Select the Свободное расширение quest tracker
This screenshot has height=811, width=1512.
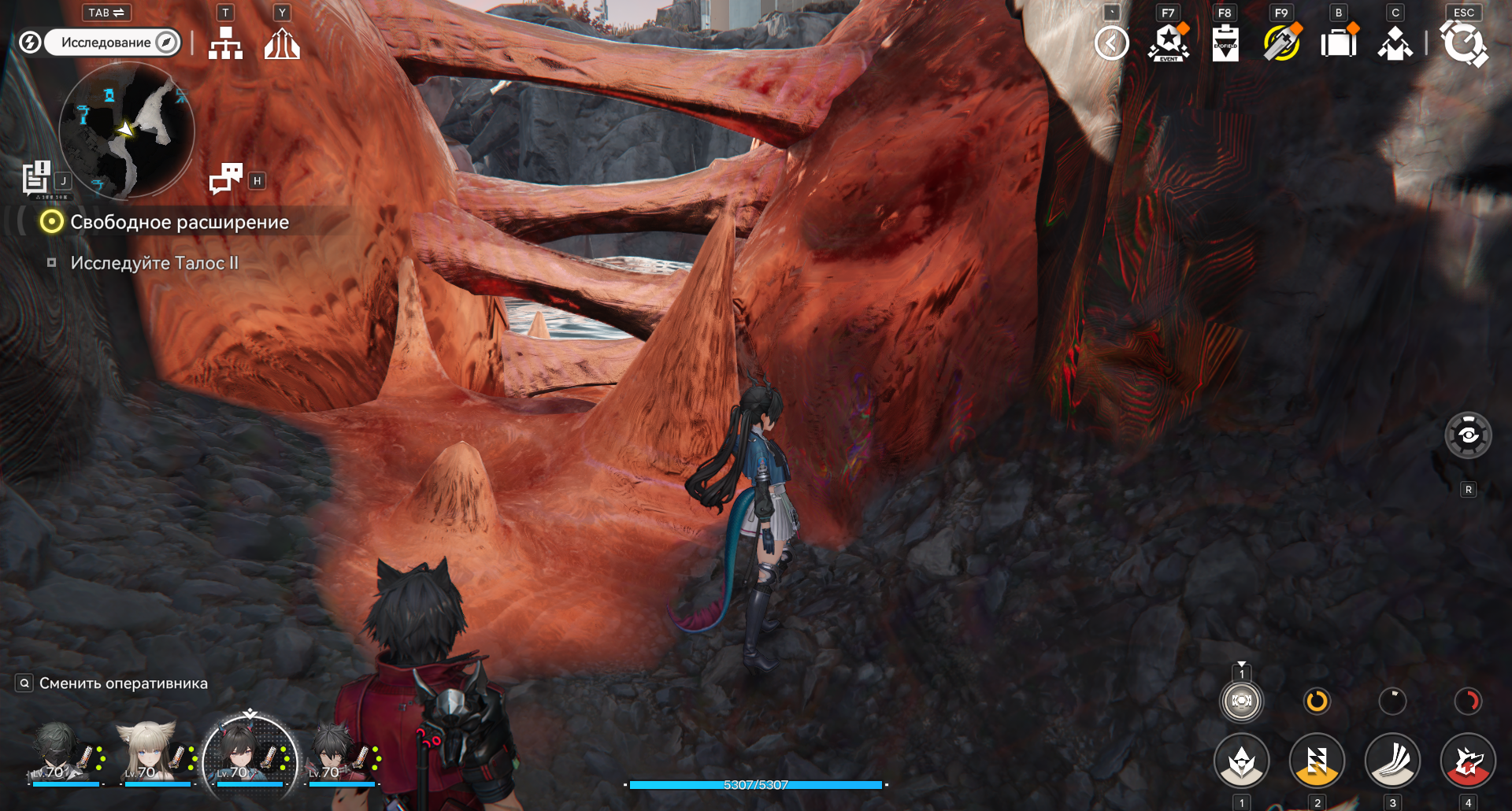[179, 222]
